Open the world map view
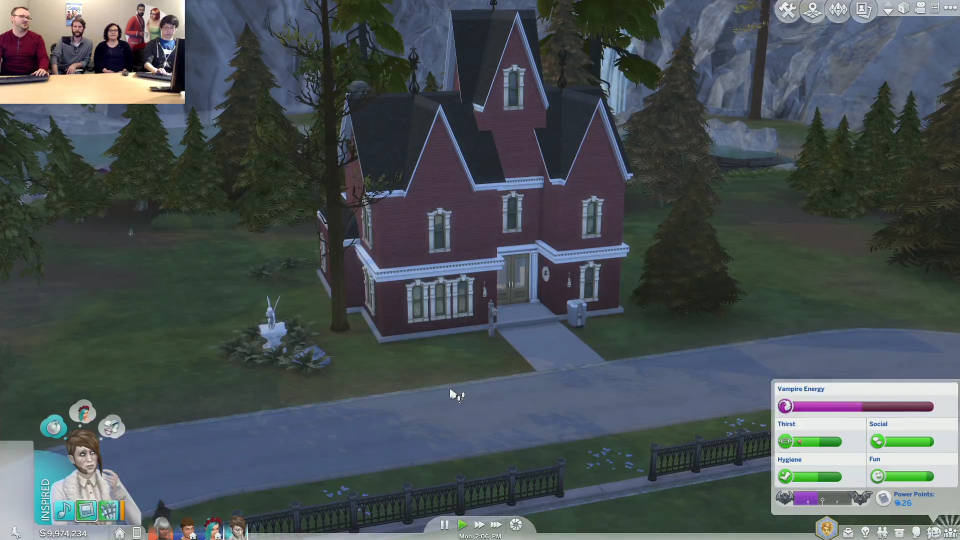The image size is (960, 540). [x=814, y=10]
